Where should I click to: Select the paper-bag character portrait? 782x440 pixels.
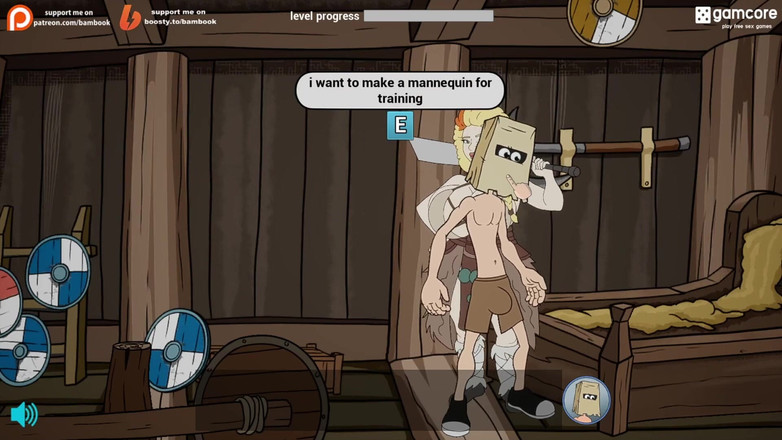point(586,400)
